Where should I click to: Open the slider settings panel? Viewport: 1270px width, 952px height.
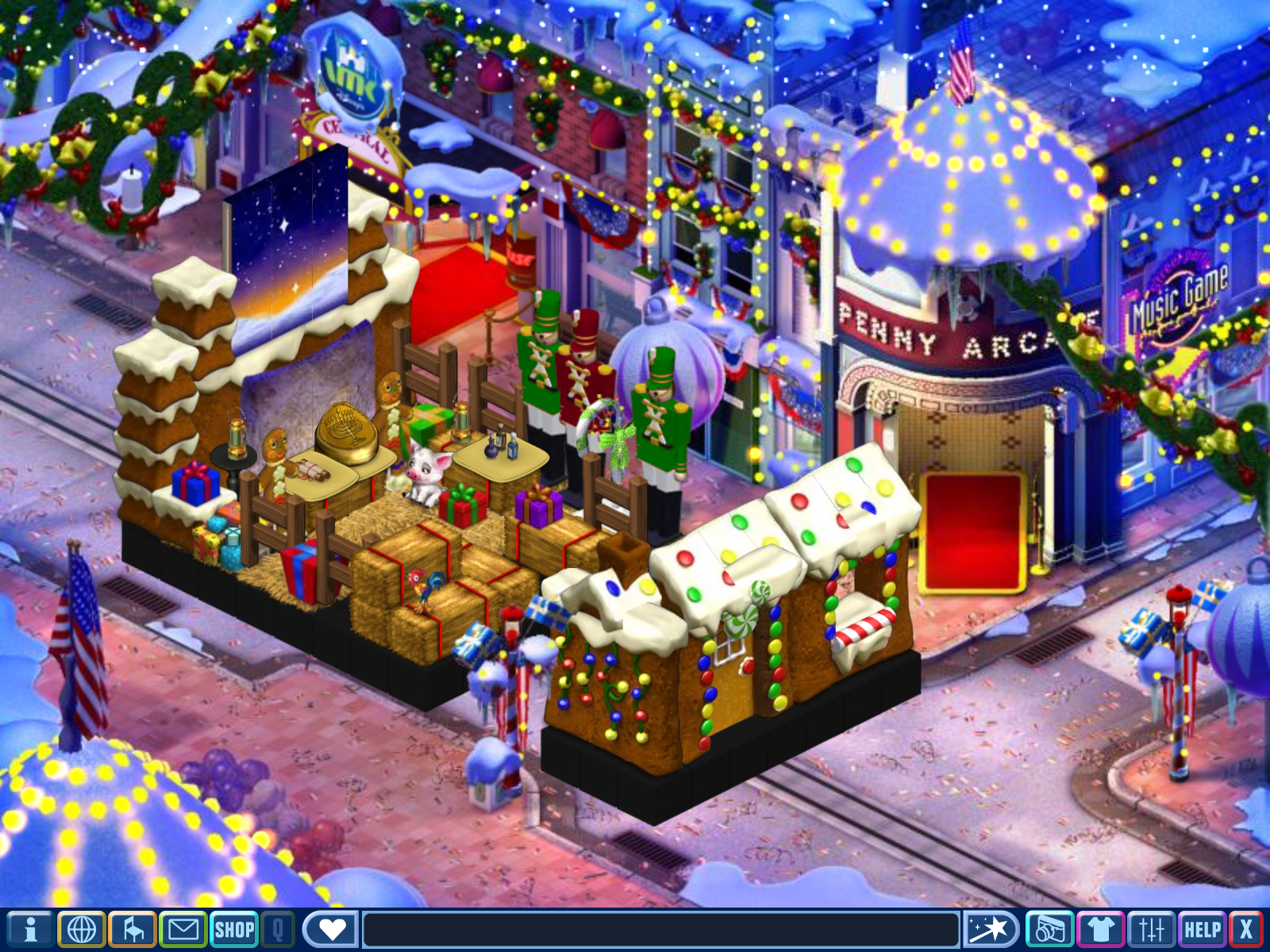coord(1151,929)
